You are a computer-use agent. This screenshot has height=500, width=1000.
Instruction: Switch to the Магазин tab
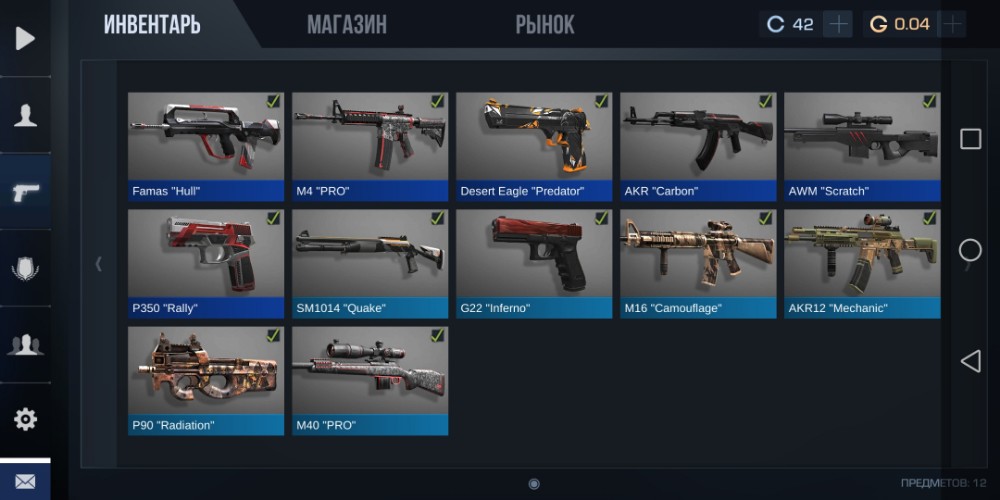pyautogui.click(x=346, y=25)
